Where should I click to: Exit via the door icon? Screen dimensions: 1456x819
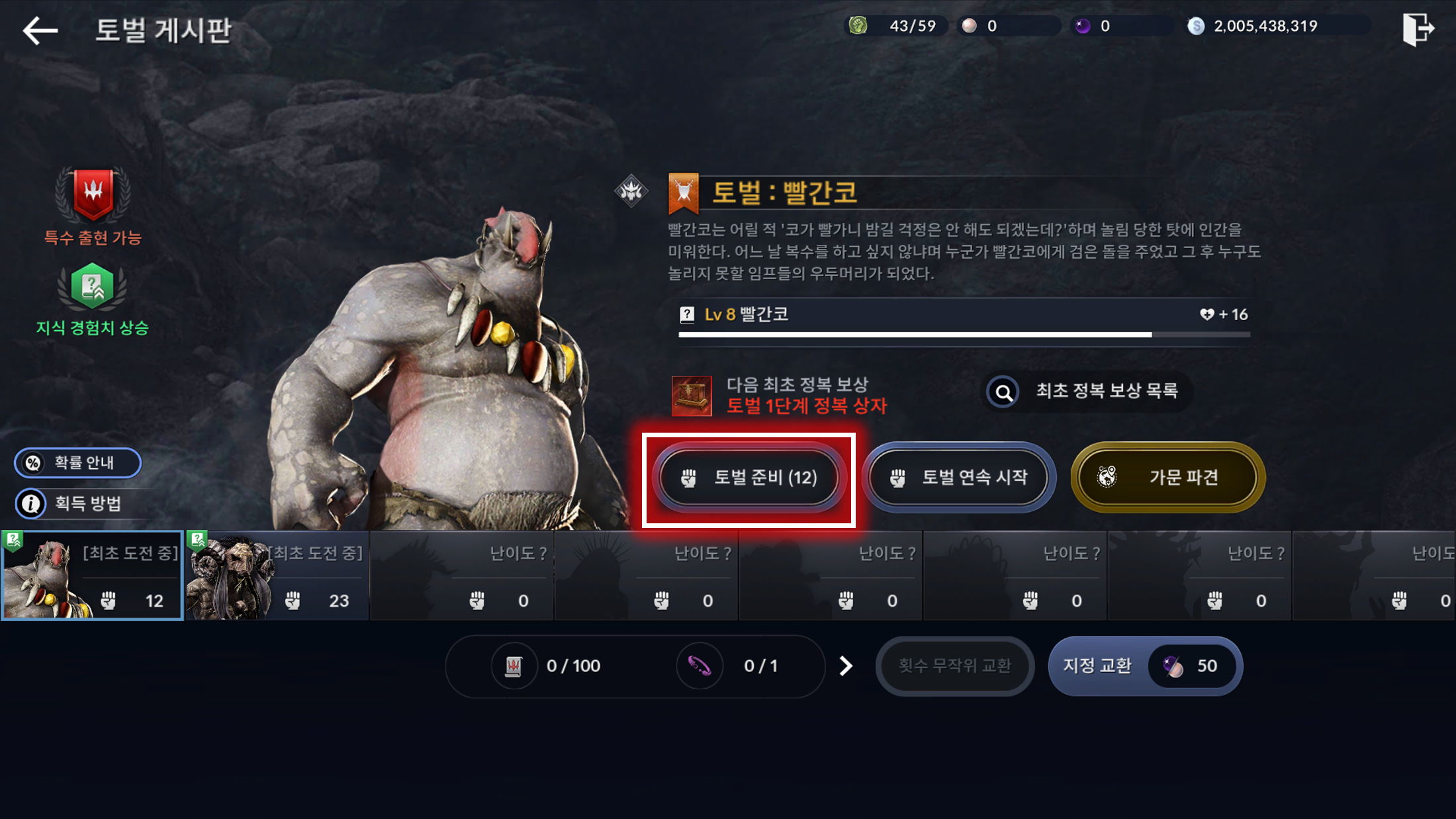(1418, 29)
